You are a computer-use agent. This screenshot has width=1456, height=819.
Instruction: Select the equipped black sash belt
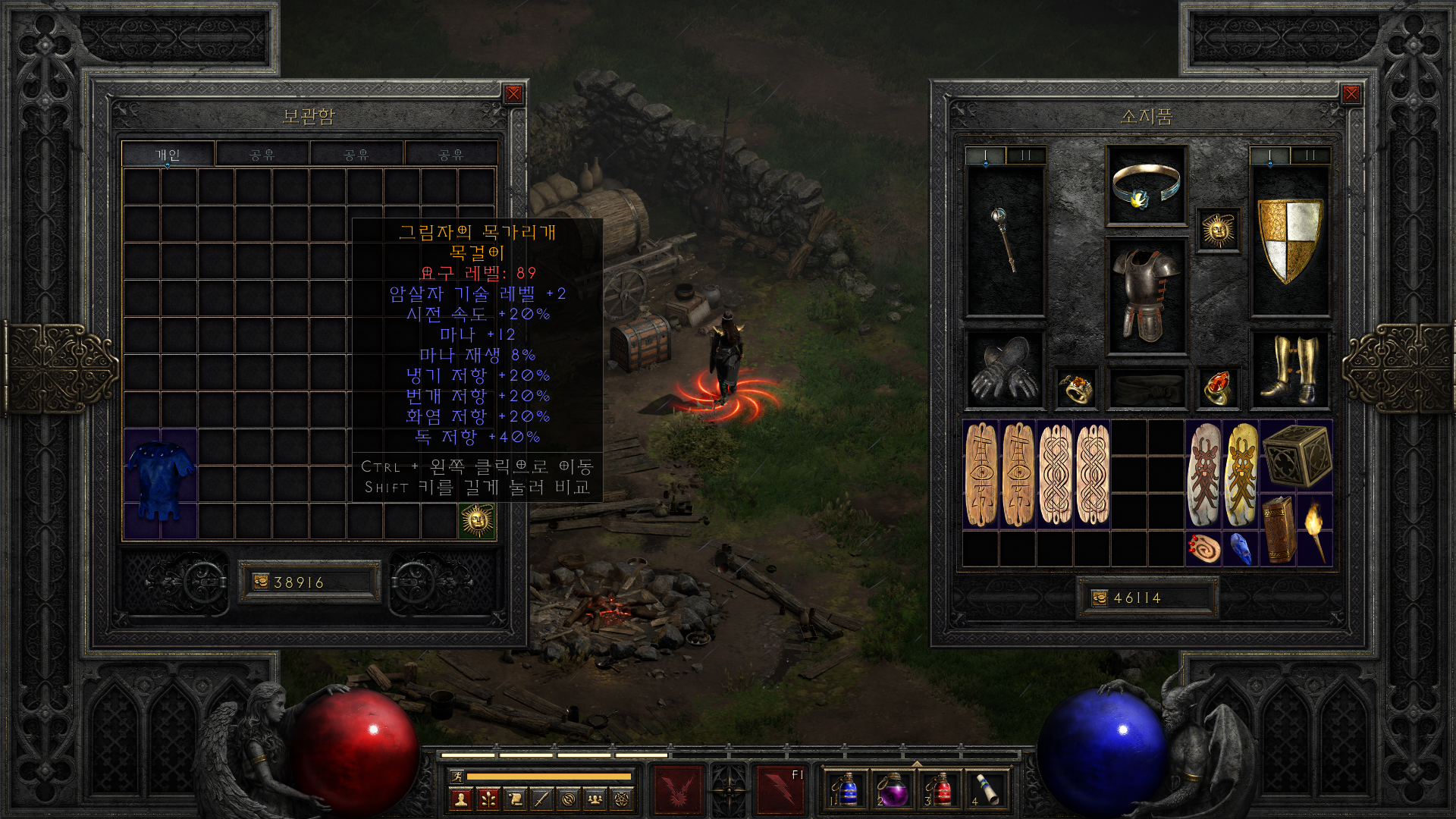pyautogui.click(x=1146, y=388)
